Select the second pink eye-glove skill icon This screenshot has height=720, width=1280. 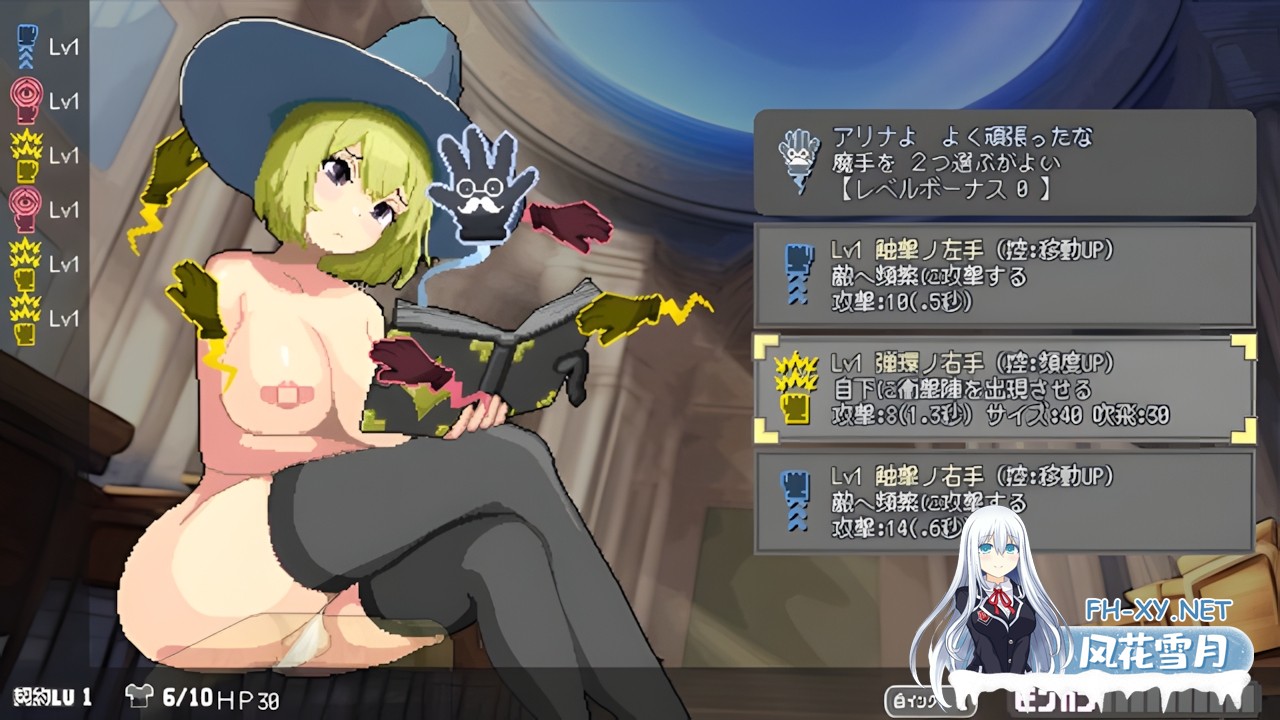(x=25, y=210)
